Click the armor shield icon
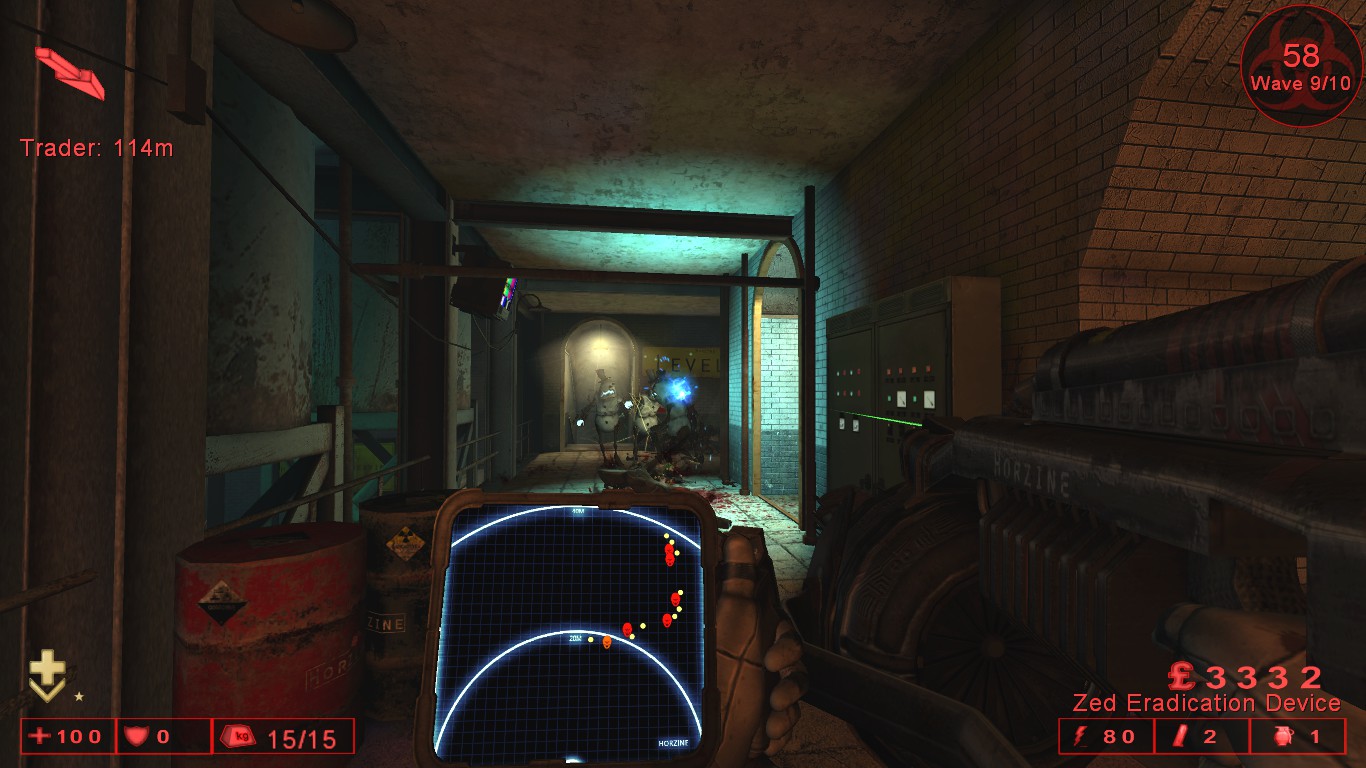This screenshot has height=768, width=1366. pyautogui.click(x=134, y=737)
